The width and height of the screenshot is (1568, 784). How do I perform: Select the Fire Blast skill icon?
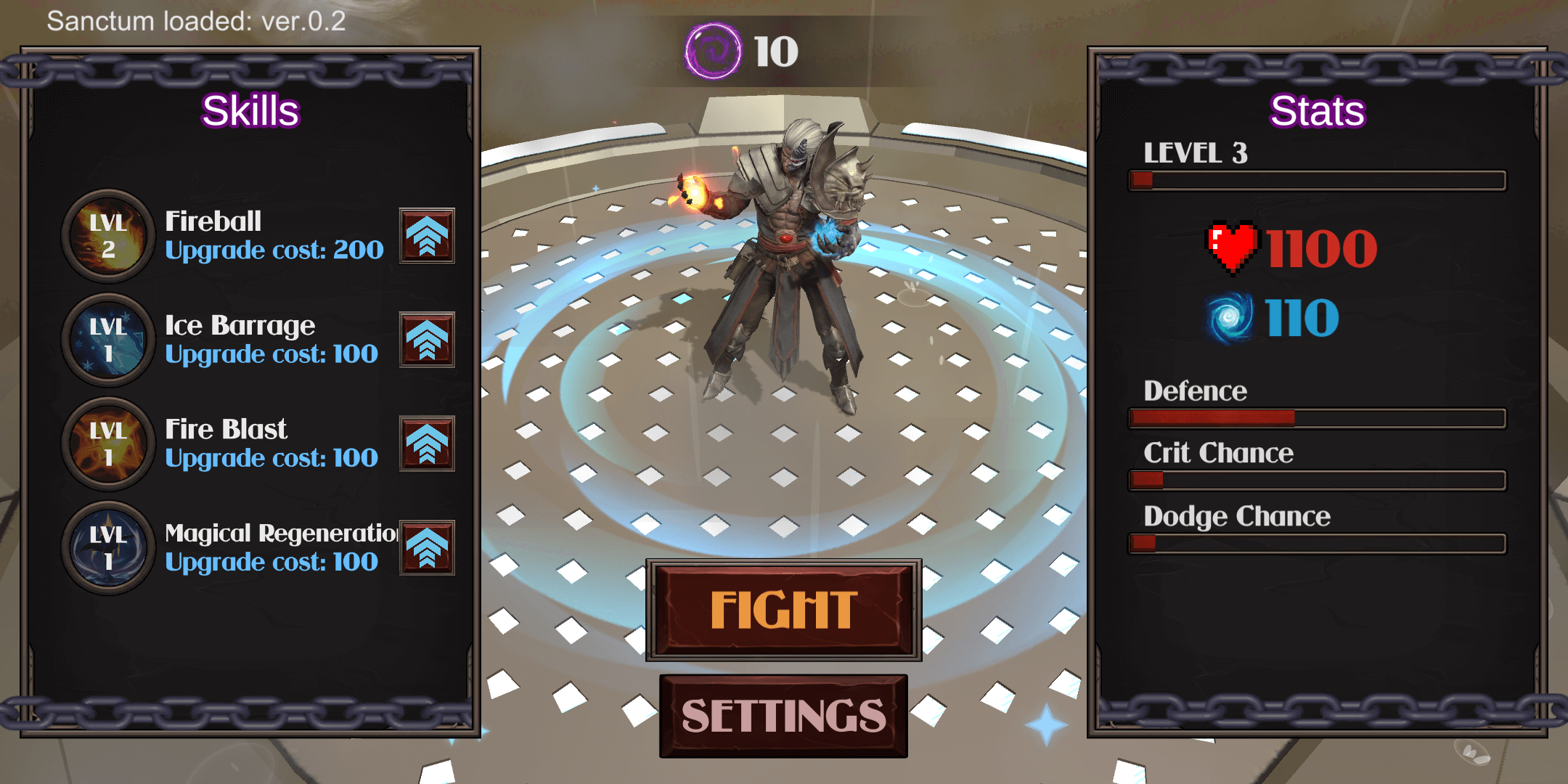[x=108, y=444]
